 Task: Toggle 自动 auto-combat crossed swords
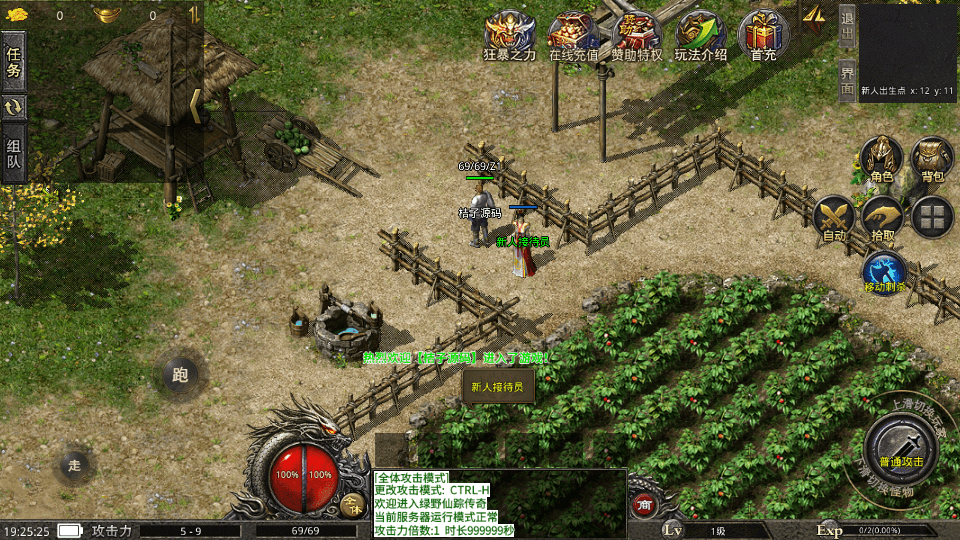(833, 218)
